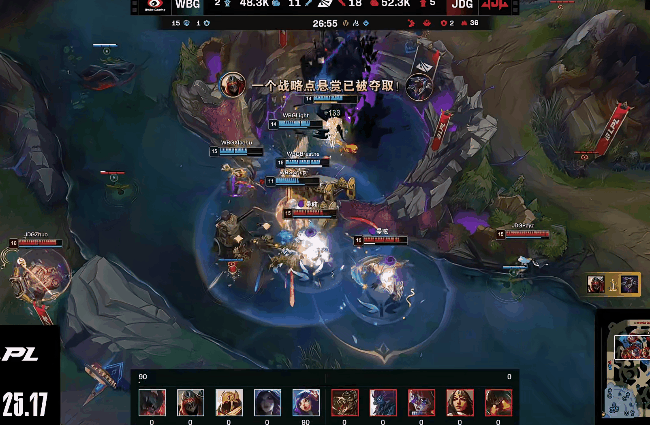This screenshot has height=425, width=650.
Task: Choose the purple-haired champion portrait on blue team
Action: click(305, 402)
